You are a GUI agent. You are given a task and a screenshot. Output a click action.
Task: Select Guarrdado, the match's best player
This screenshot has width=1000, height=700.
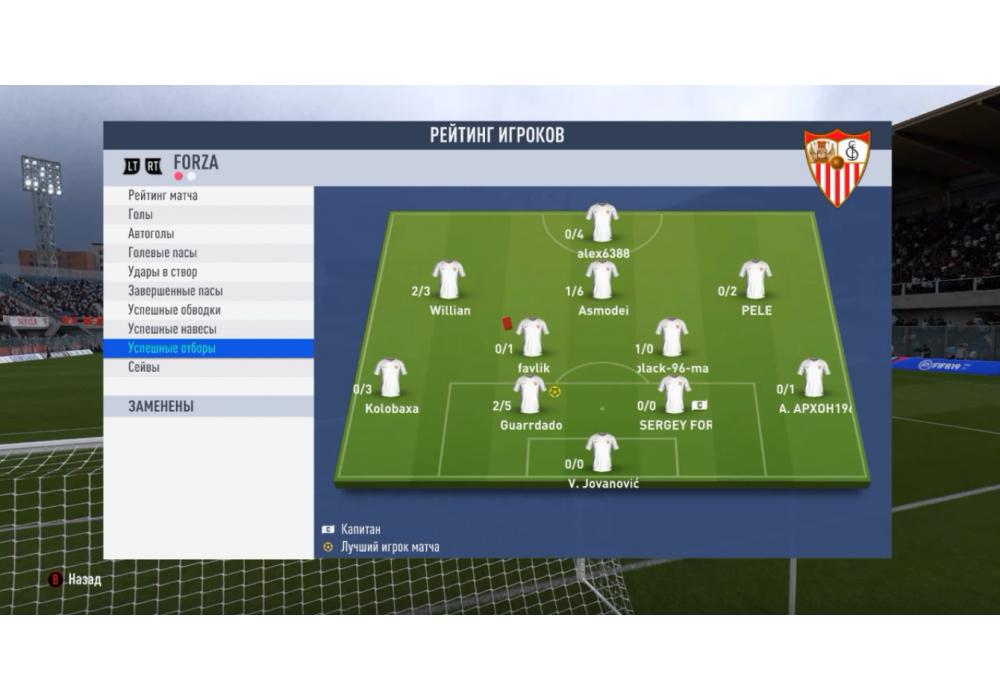530,395
